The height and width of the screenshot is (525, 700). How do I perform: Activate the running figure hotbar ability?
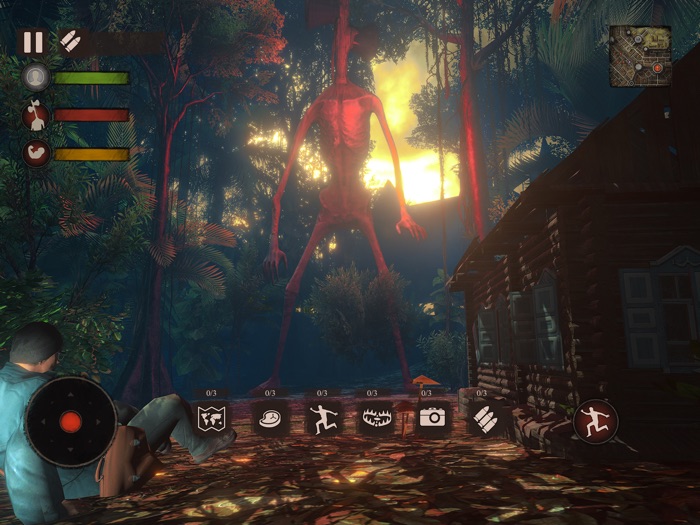pyautogui.click(x=322, y=417)
